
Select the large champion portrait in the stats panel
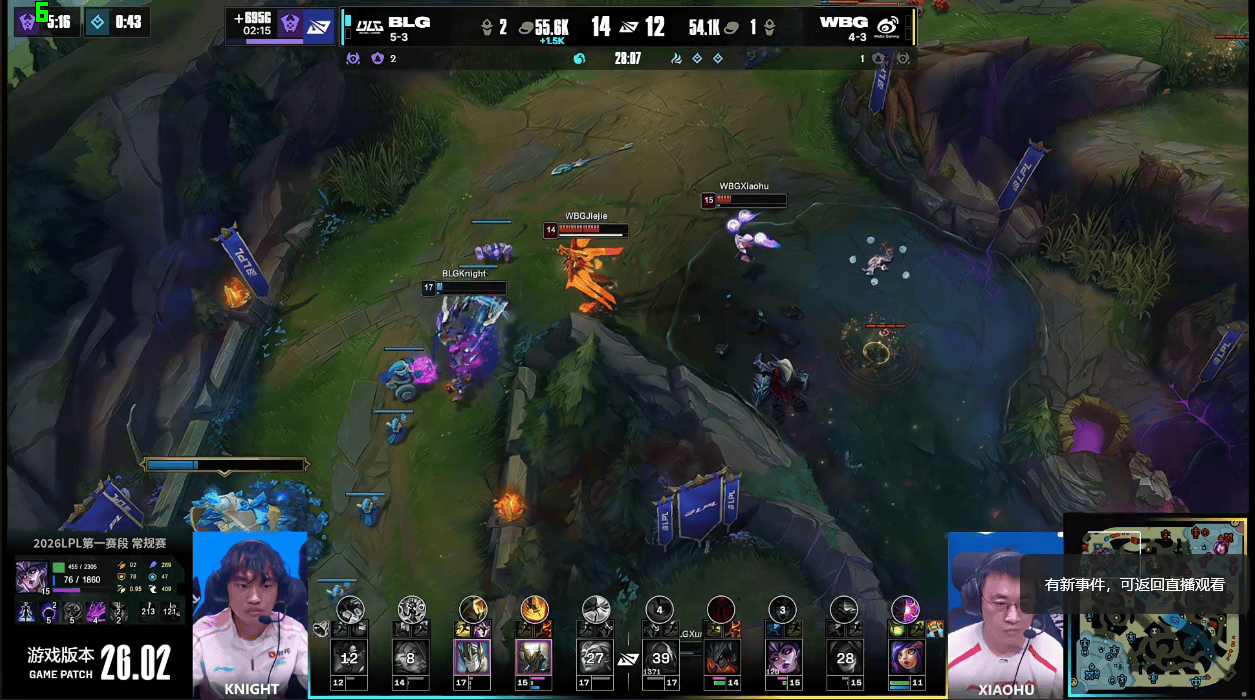tap(30, 577)
